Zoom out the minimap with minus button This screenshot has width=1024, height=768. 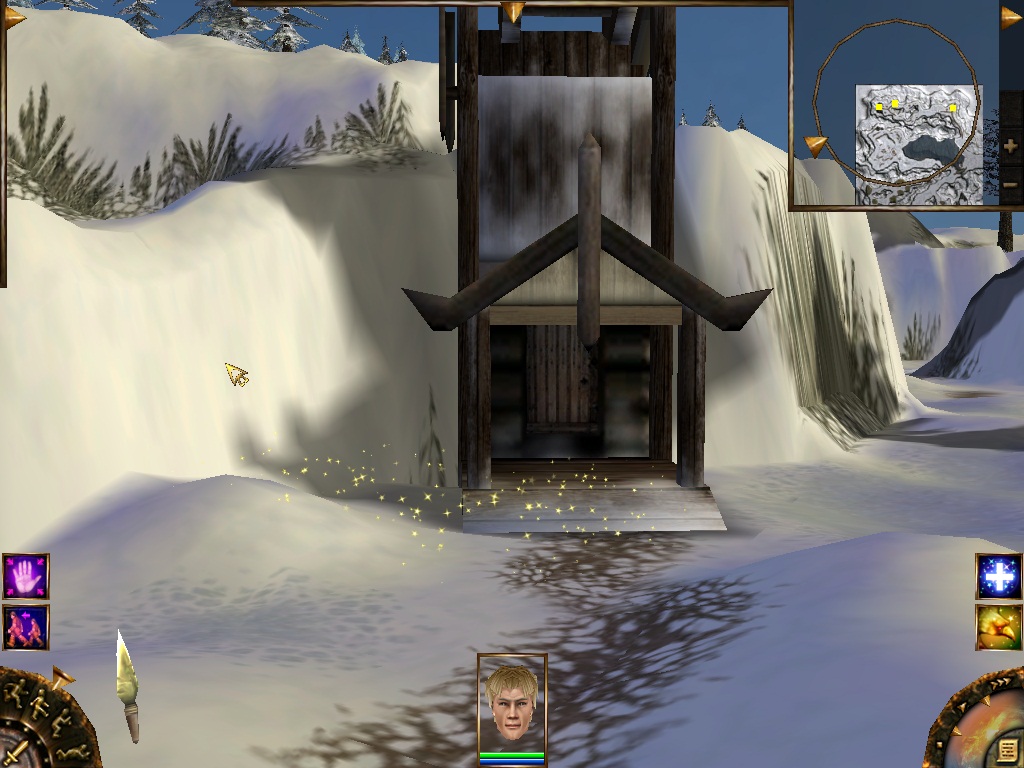coord(1009,184)
